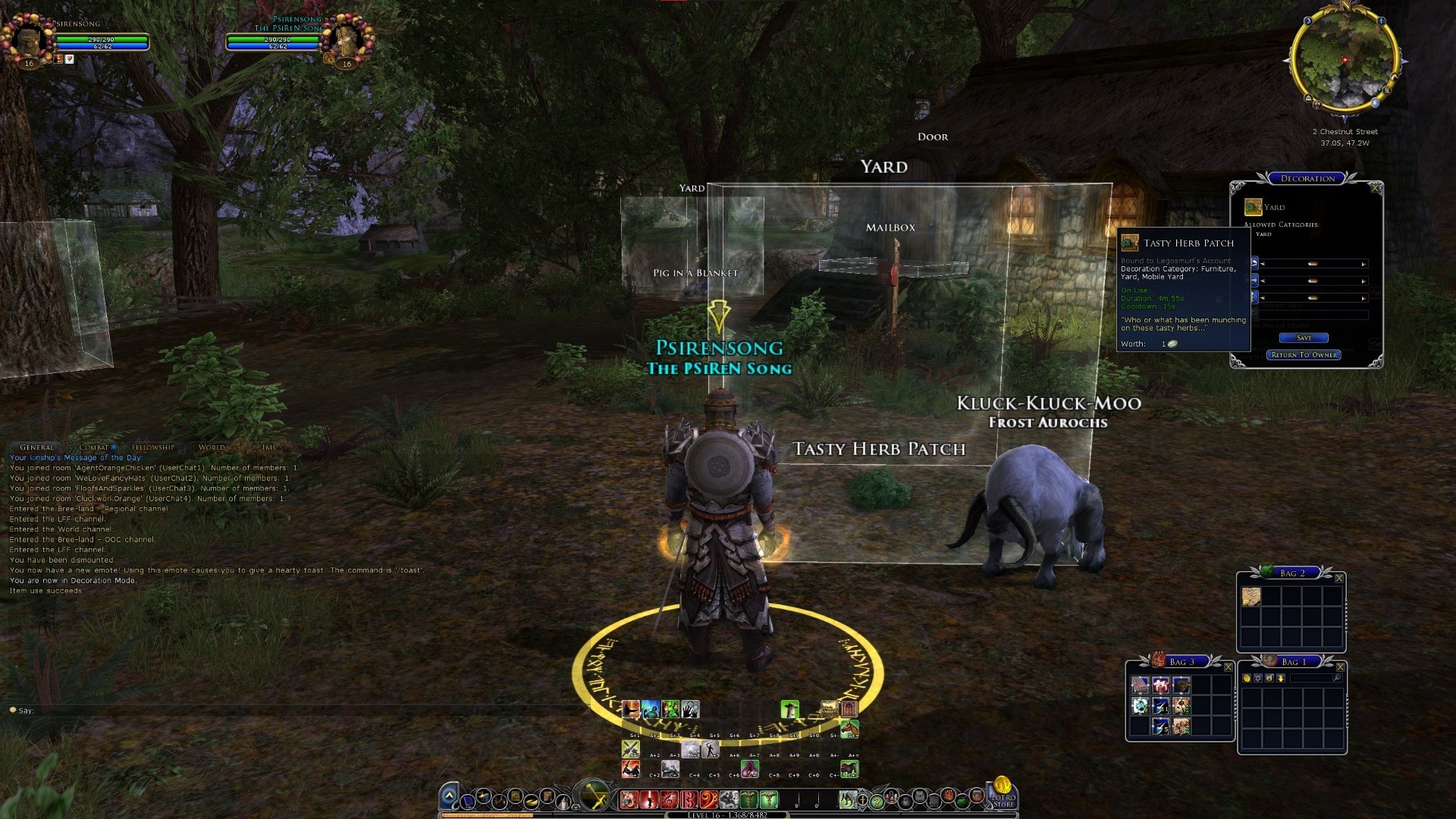Select the map item in Bag 2
1456x819 pixels.
pyautogui.click(x=1250, y=597)
